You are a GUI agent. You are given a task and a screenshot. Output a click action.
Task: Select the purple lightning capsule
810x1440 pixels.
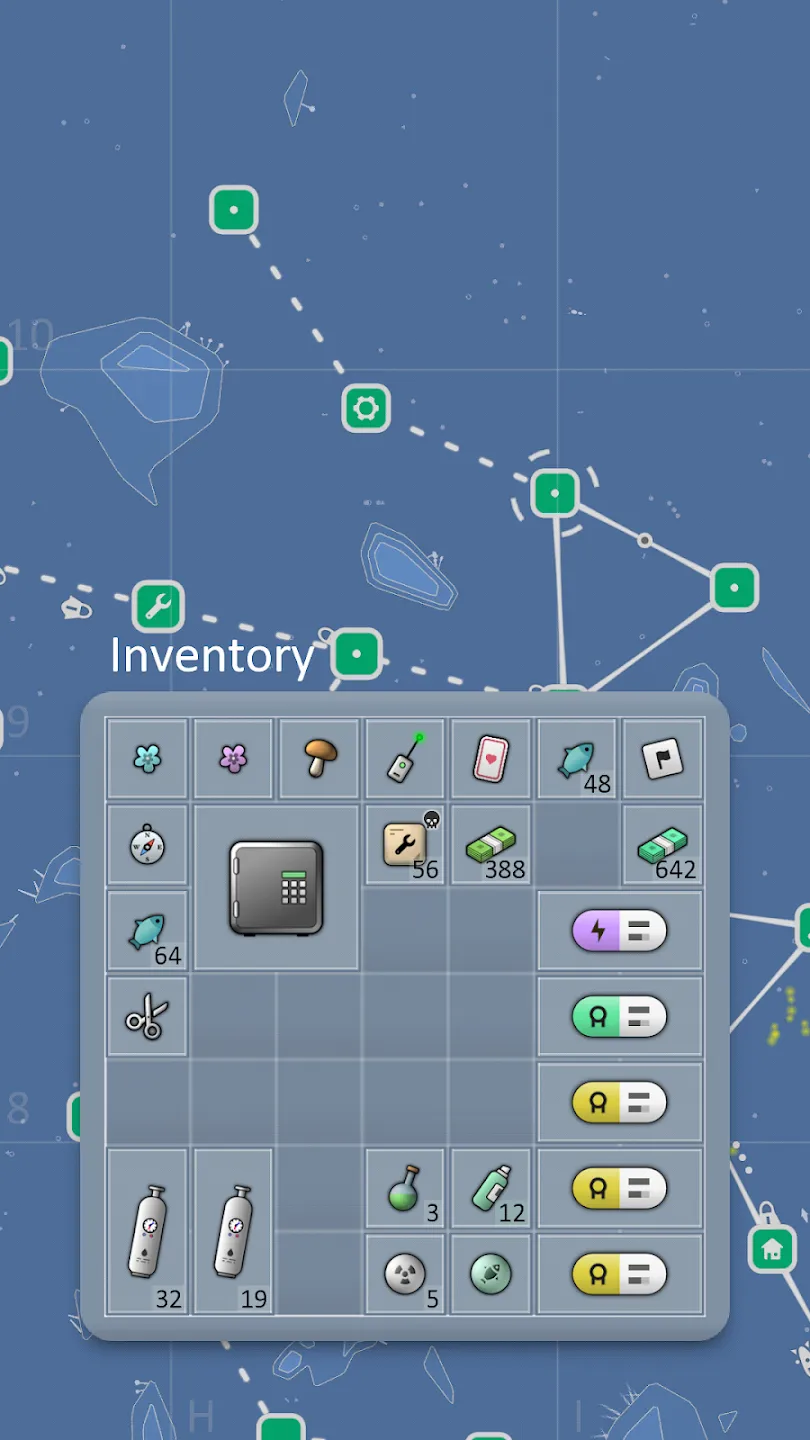click(620, 931)
